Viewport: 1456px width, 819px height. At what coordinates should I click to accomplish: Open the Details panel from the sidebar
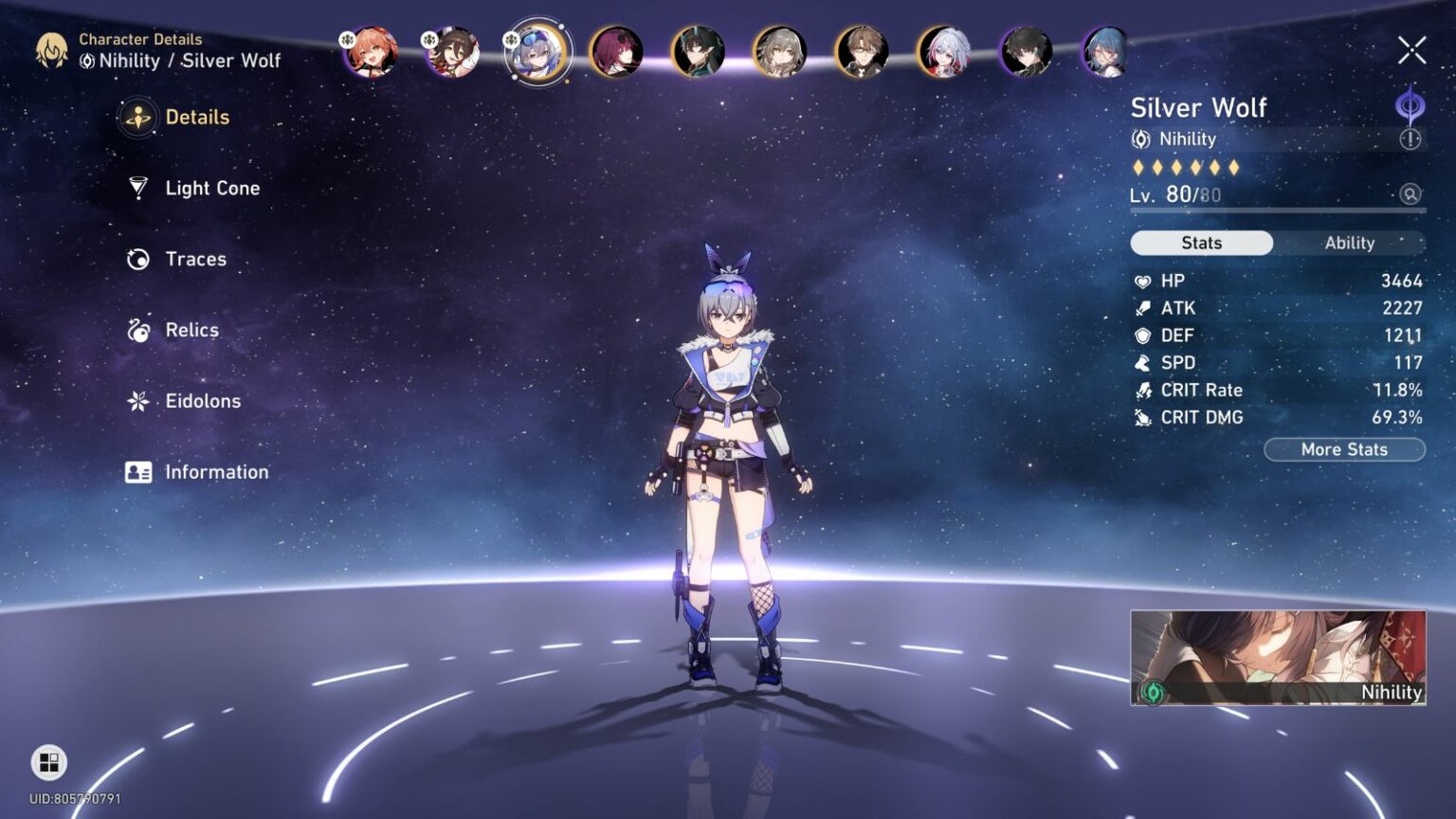196,117
